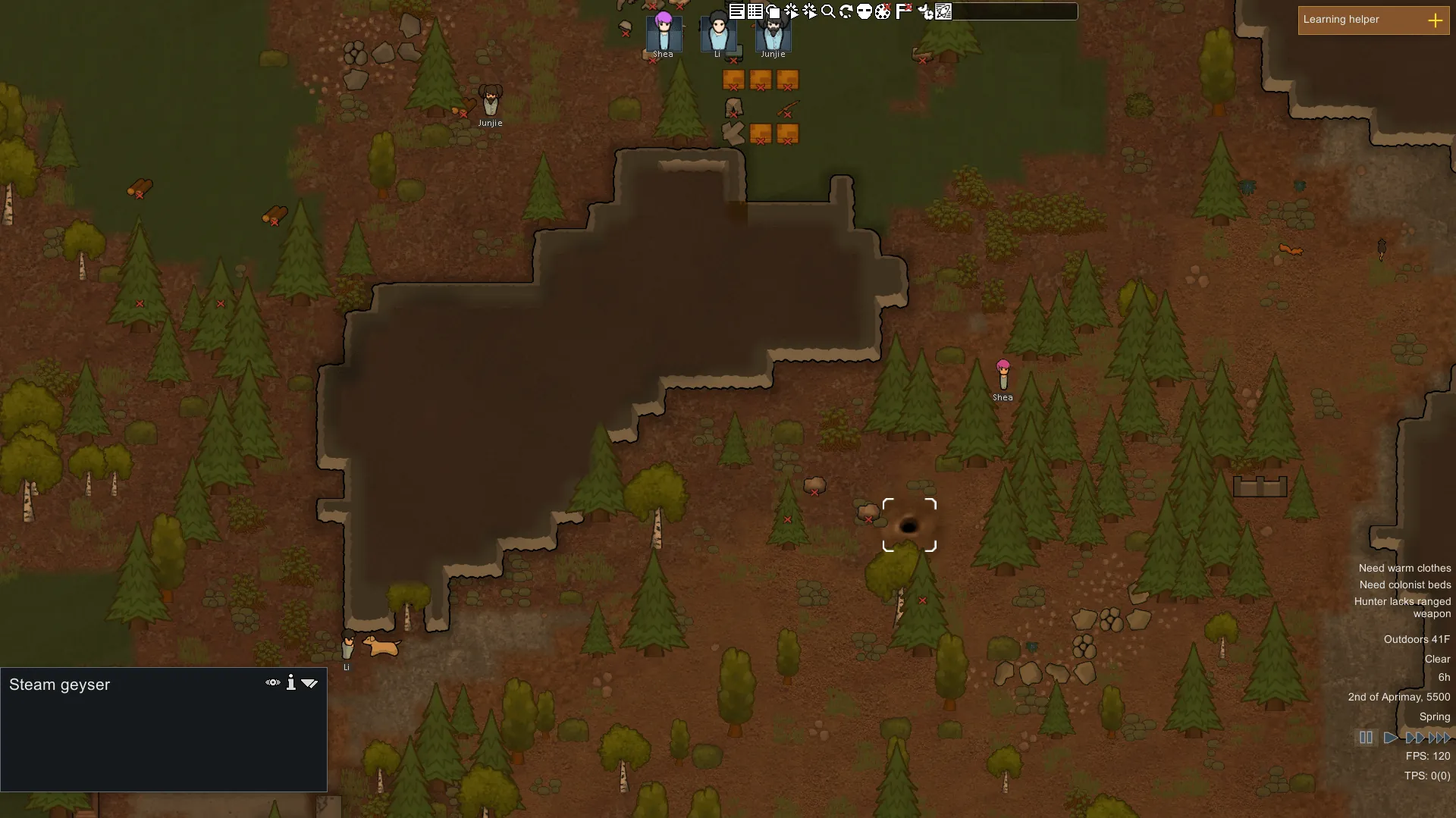
Task: Click the down-arrow icon in inspect panel
Action: tap(309, 683)
